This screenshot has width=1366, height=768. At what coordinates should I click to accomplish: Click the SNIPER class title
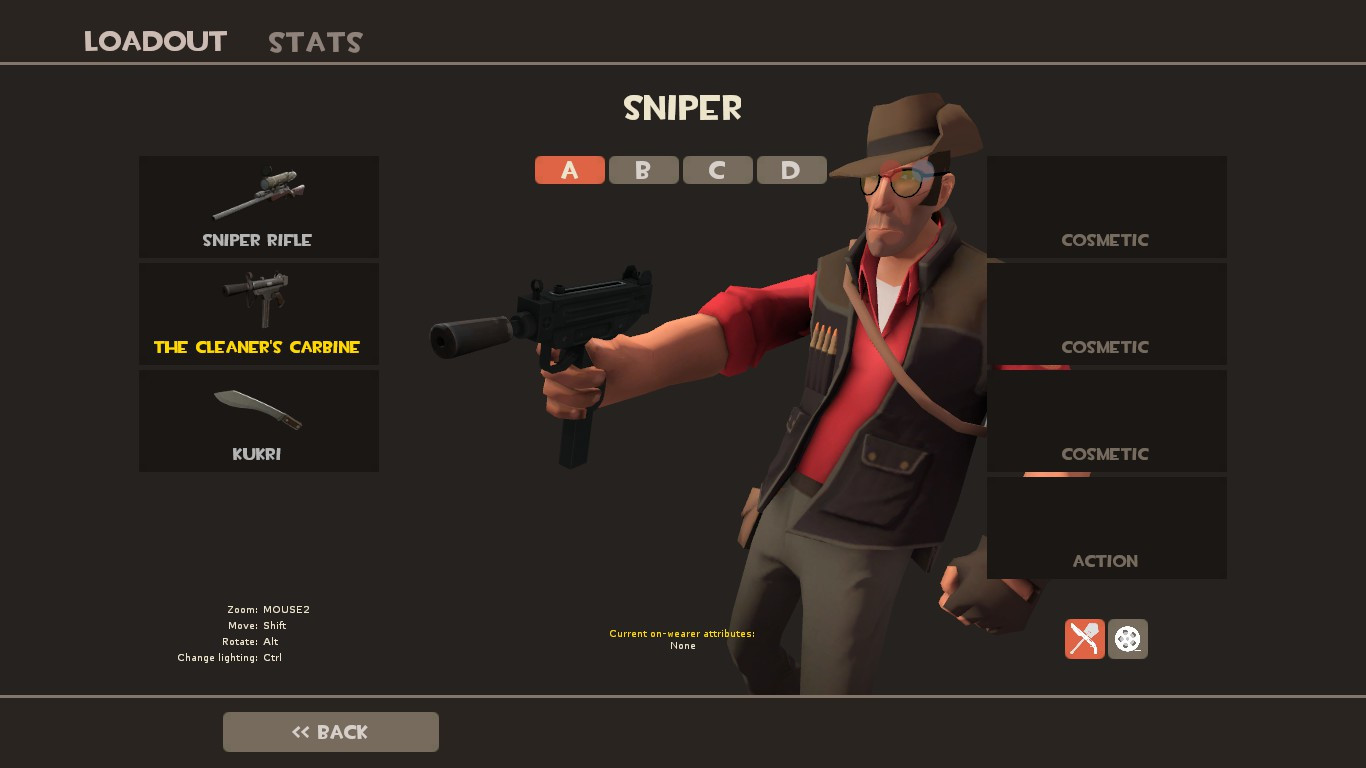[683, 108]
